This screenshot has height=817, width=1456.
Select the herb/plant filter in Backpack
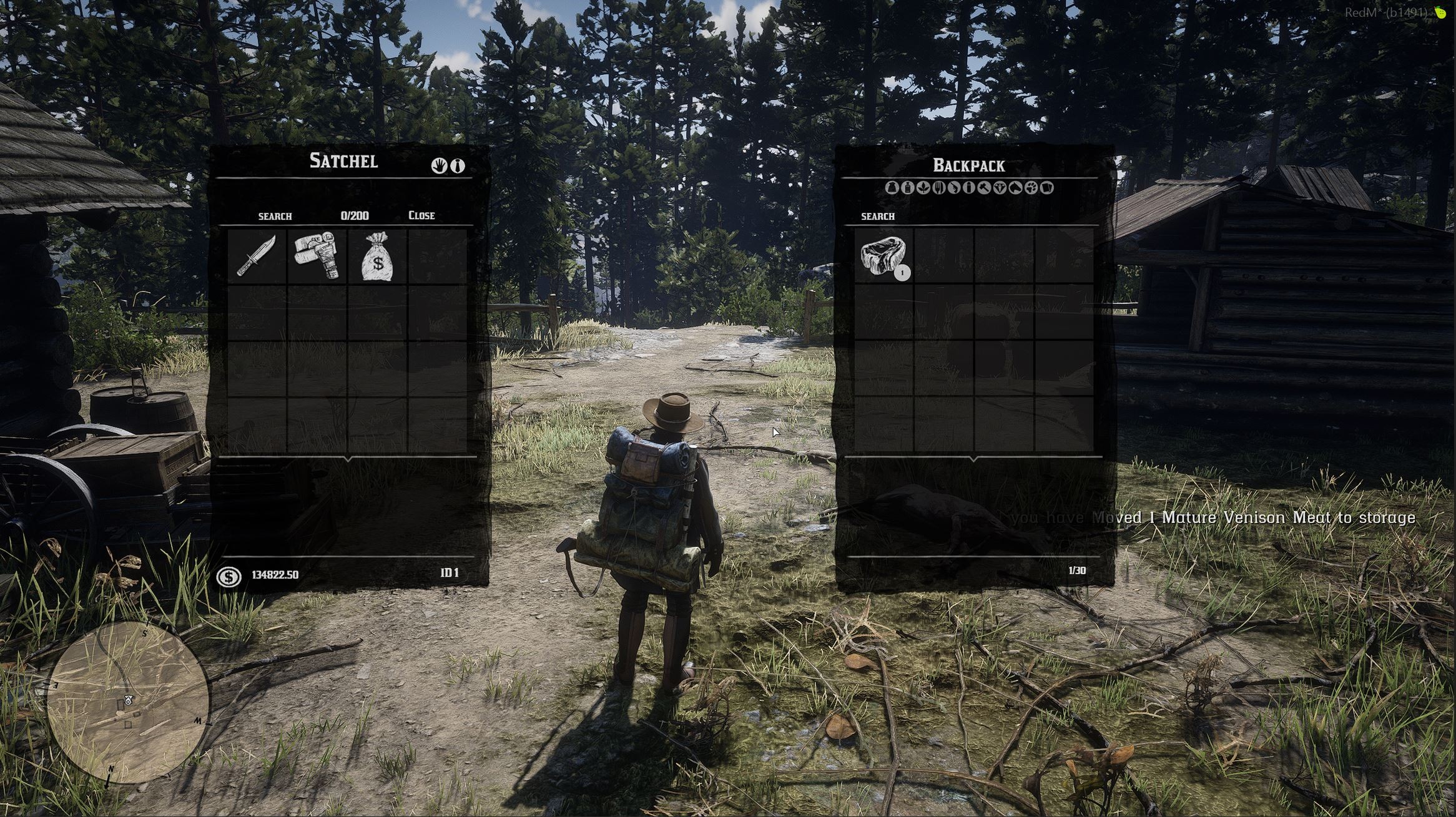923,187
